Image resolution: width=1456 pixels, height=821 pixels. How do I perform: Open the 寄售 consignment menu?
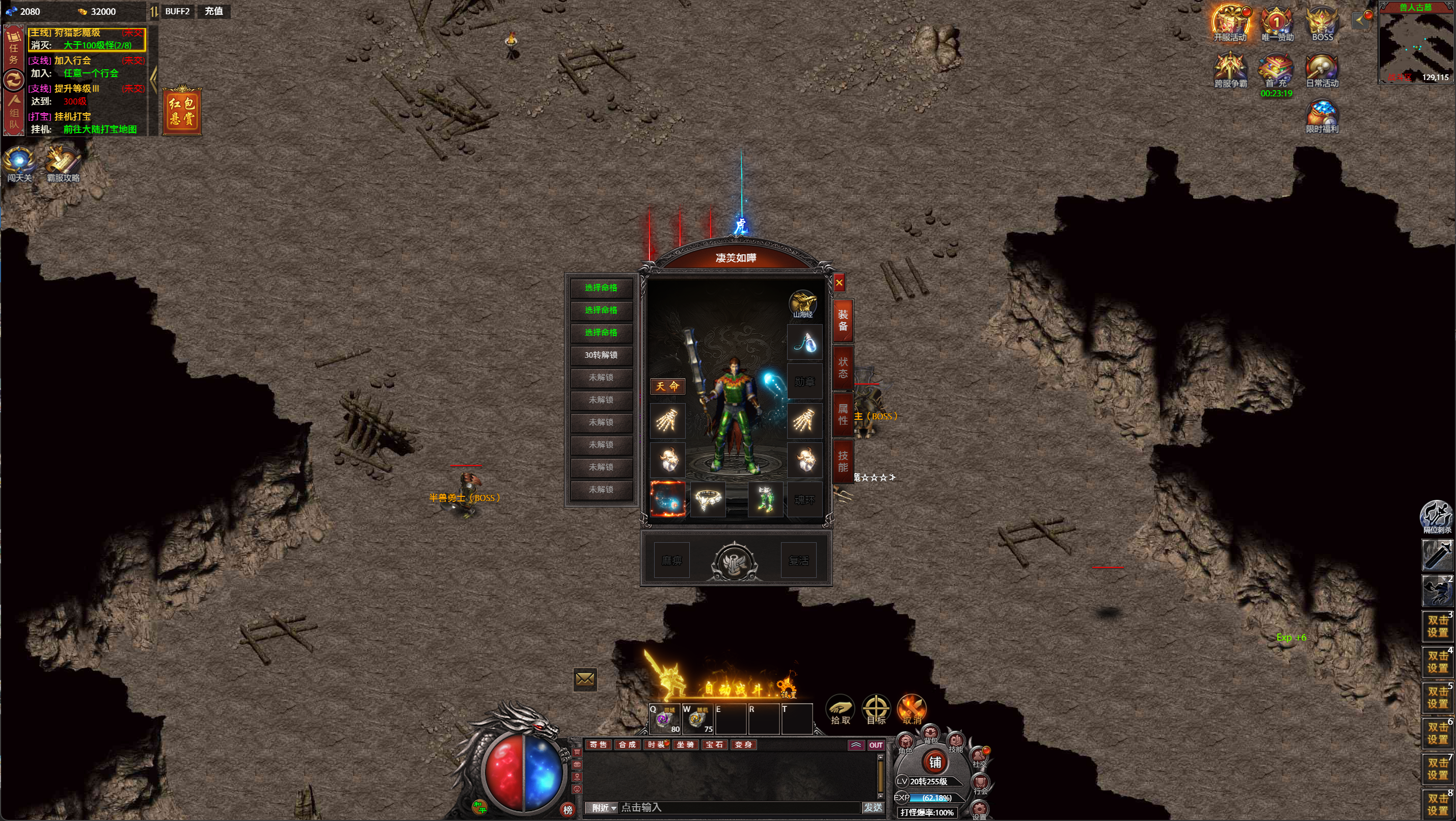click(599, 745)
